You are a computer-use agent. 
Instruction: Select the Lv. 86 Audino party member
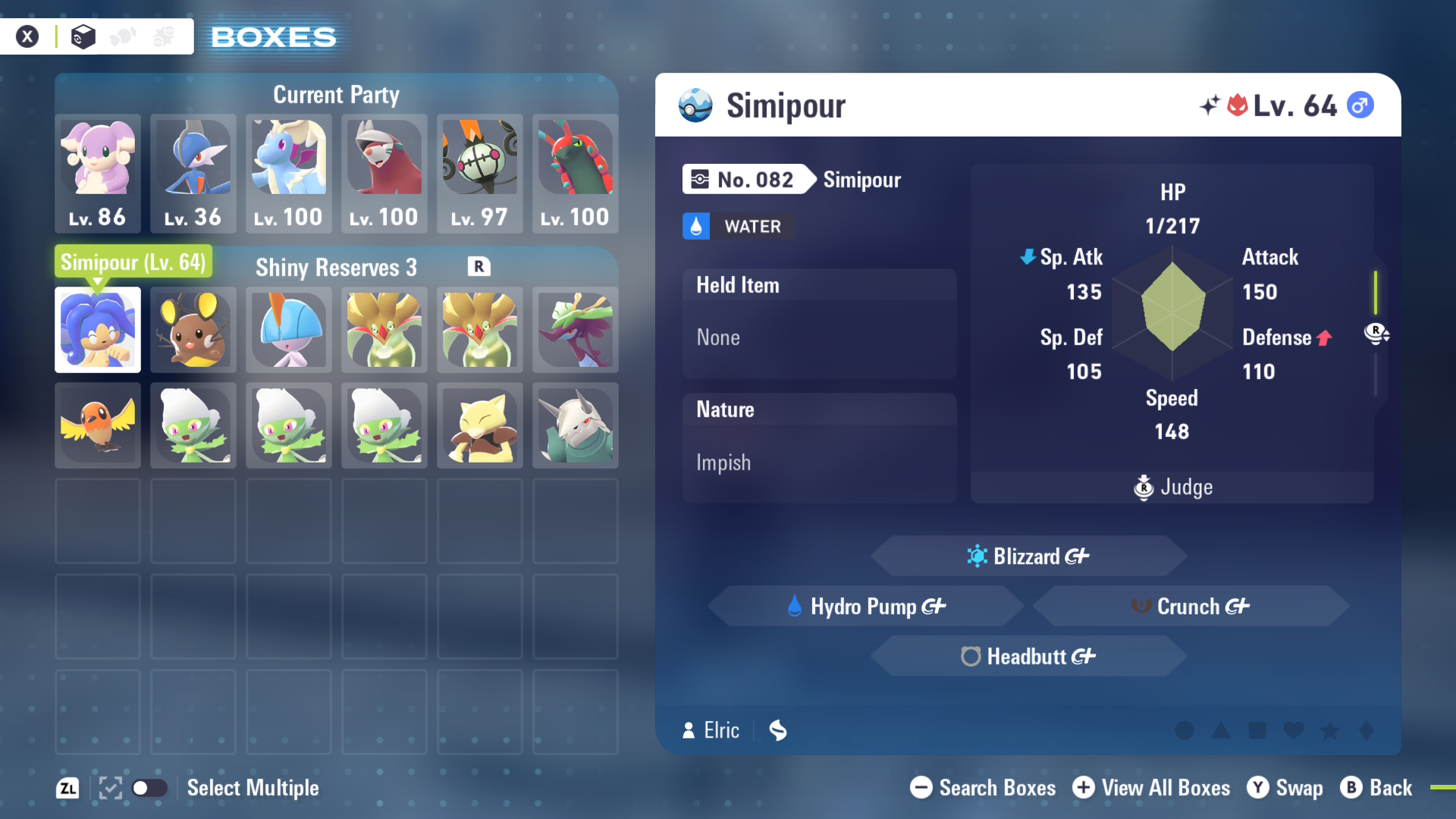click(x=98, y=173)
